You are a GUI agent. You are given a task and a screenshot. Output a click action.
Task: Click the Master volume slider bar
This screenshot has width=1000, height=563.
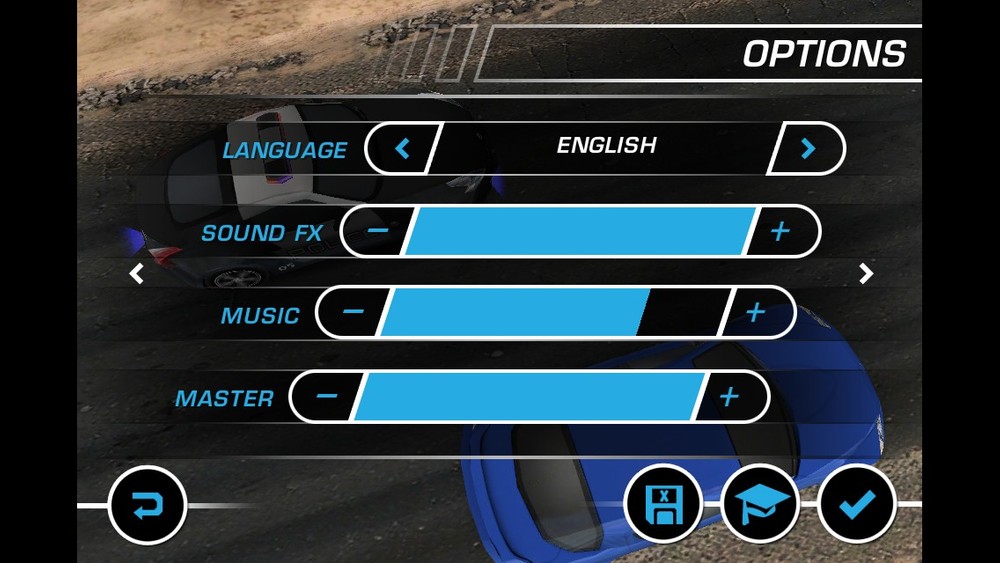click(527, 396)
